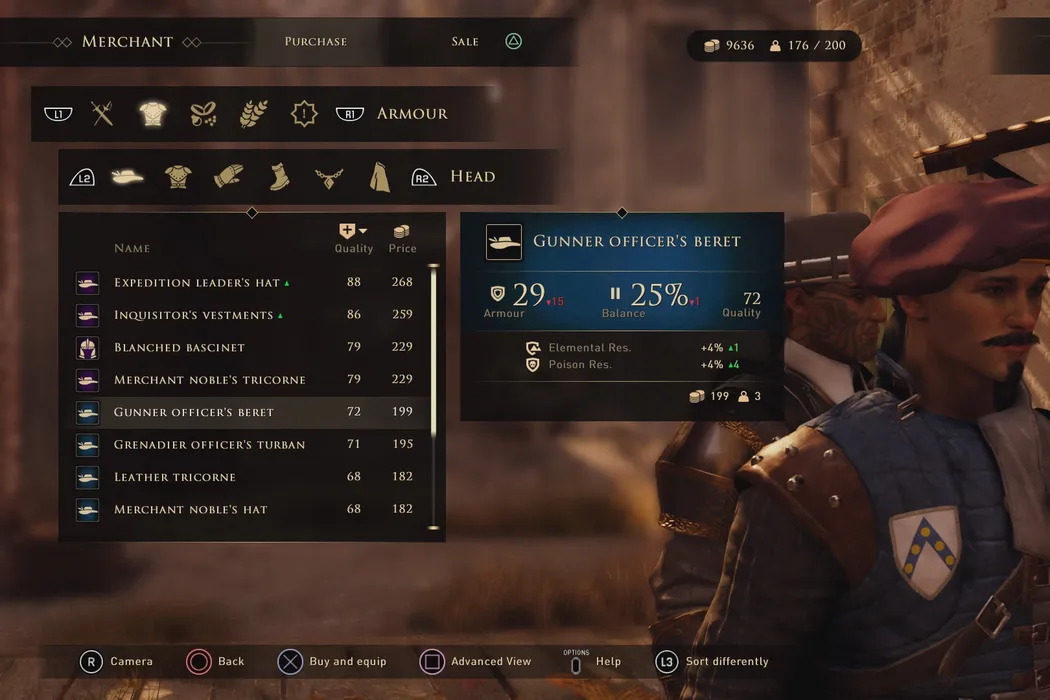The height and width of the screenshot is (700, 1050).
Task: Click the Price column header
Action: (x=402, y=240)
